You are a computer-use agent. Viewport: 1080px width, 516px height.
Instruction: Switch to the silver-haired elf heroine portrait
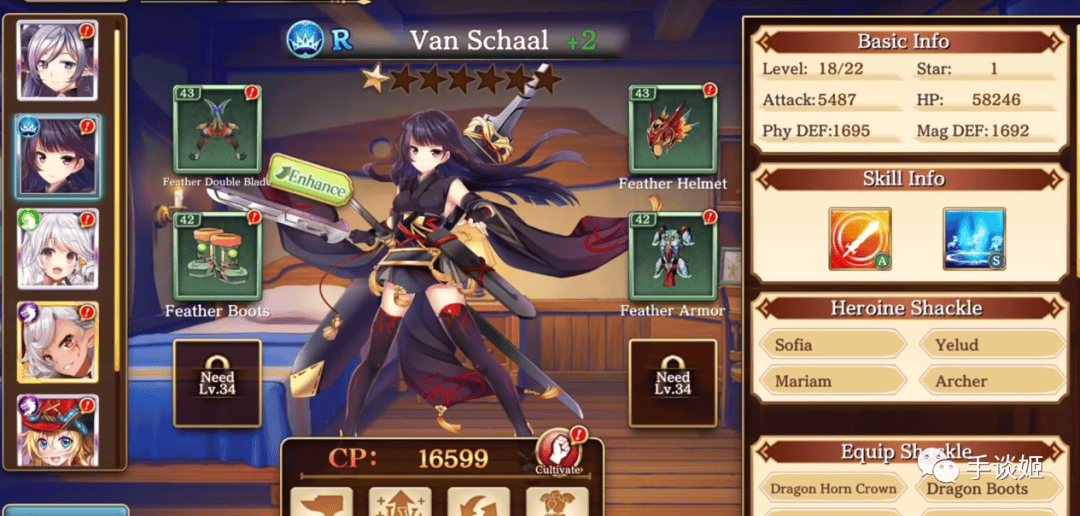click(57, 60)
